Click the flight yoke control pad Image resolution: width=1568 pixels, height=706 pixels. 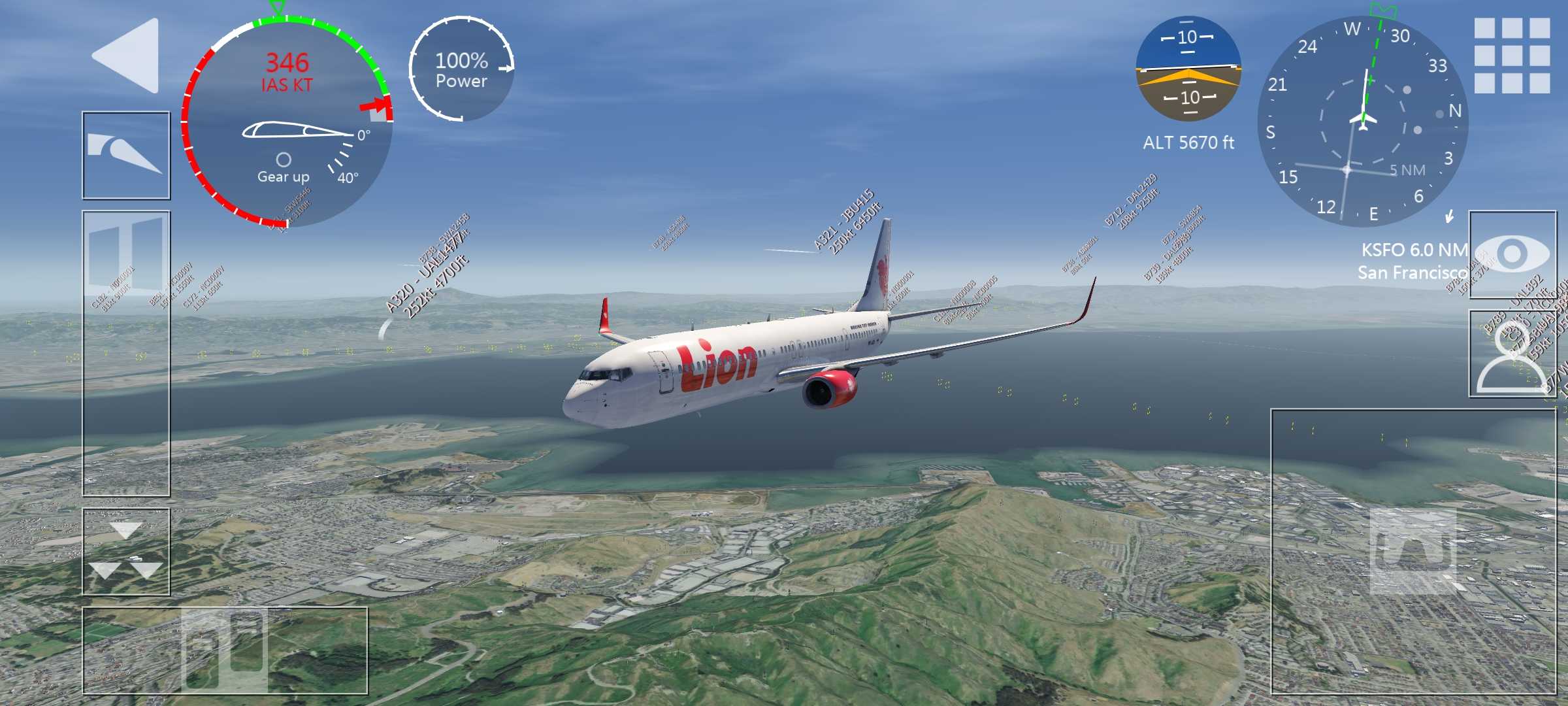1413,551
